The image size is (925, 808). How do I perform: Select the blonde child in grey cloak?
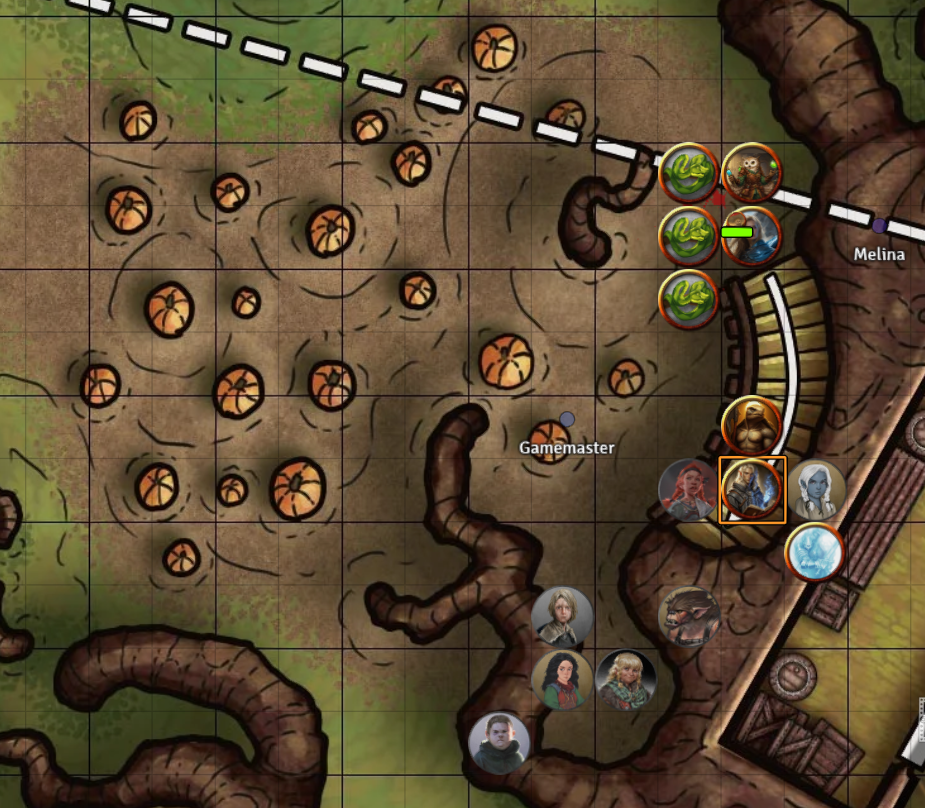pos(562,616)
